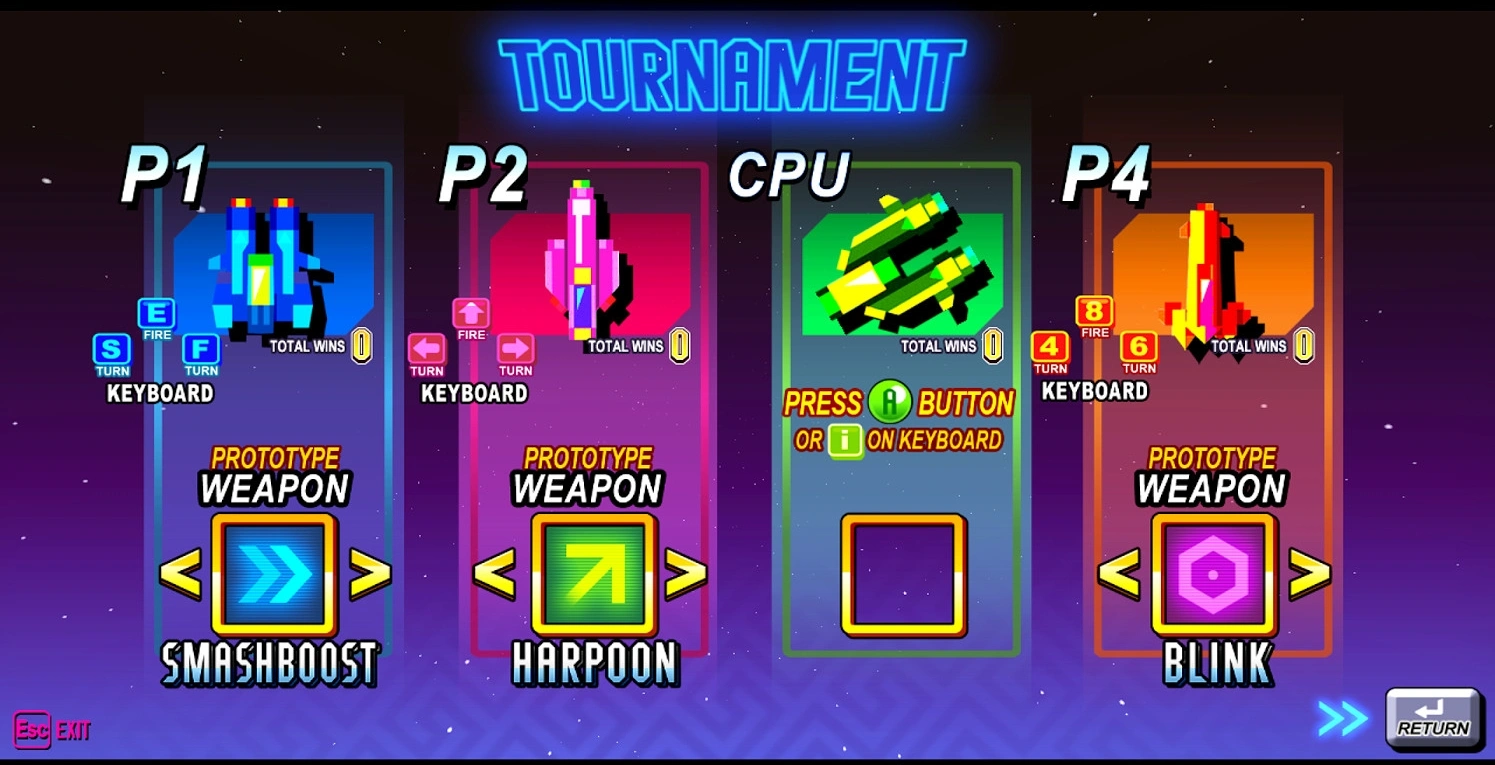
Task: Select the Harpoon weapon tile
Action: (x=593, y=574)
